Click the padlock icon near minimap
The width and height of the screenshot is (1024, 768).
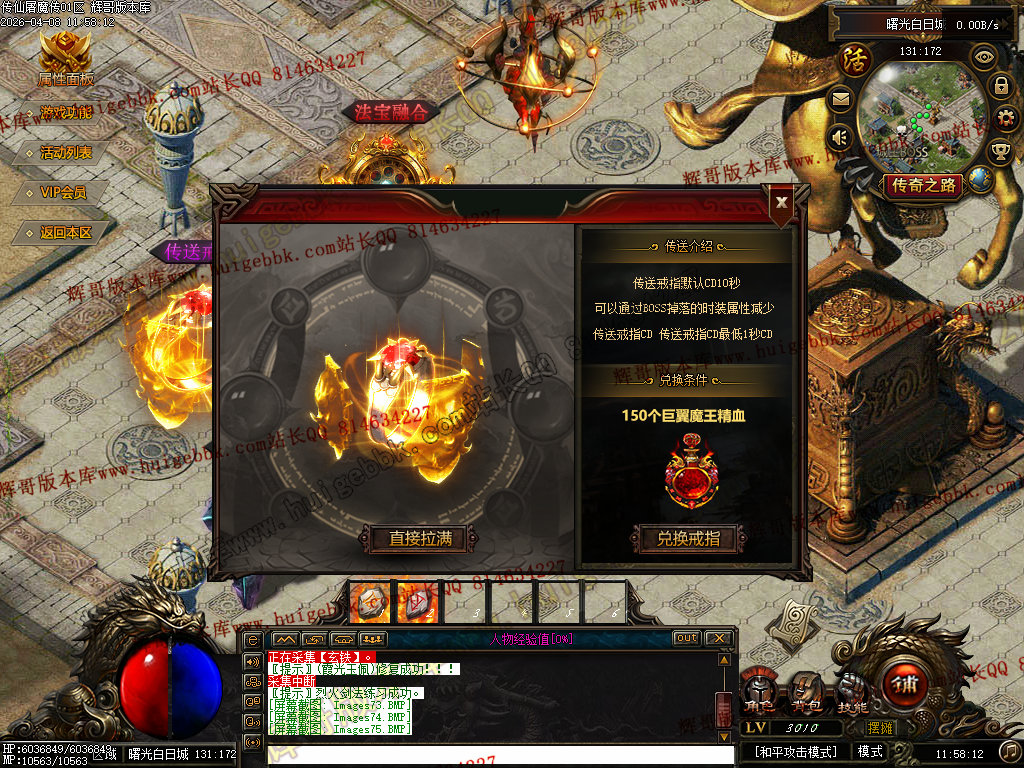click(1000, 86)
